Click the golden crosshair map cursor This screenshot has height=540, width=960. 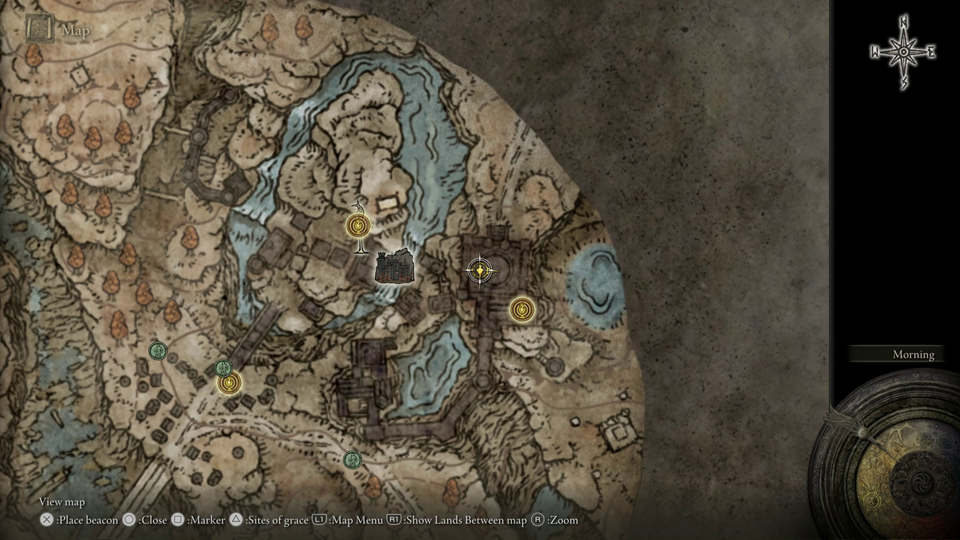click(481, 269)
